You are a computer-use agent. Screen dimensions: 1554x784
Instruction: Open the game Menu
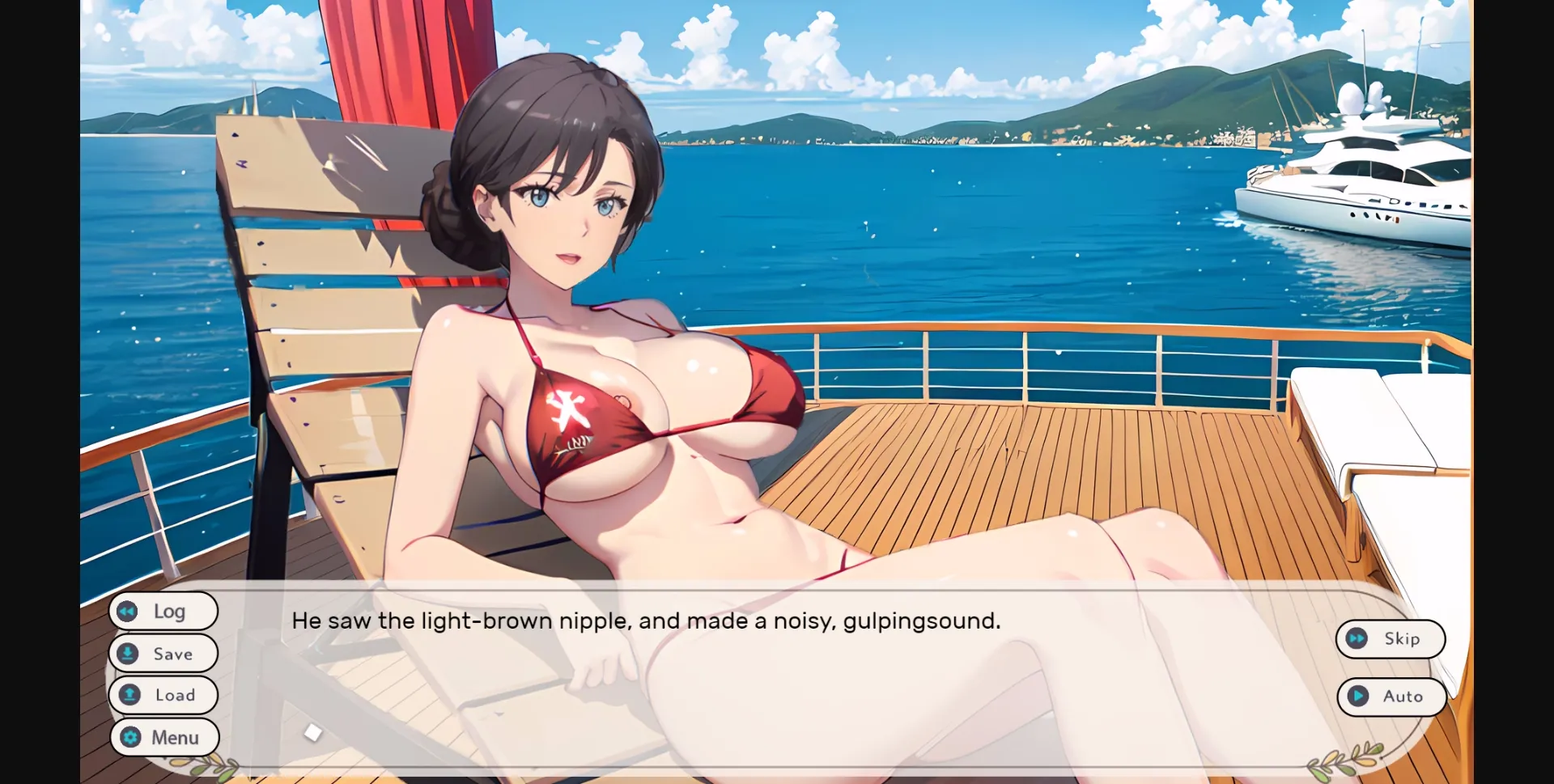tap(164, 737)
